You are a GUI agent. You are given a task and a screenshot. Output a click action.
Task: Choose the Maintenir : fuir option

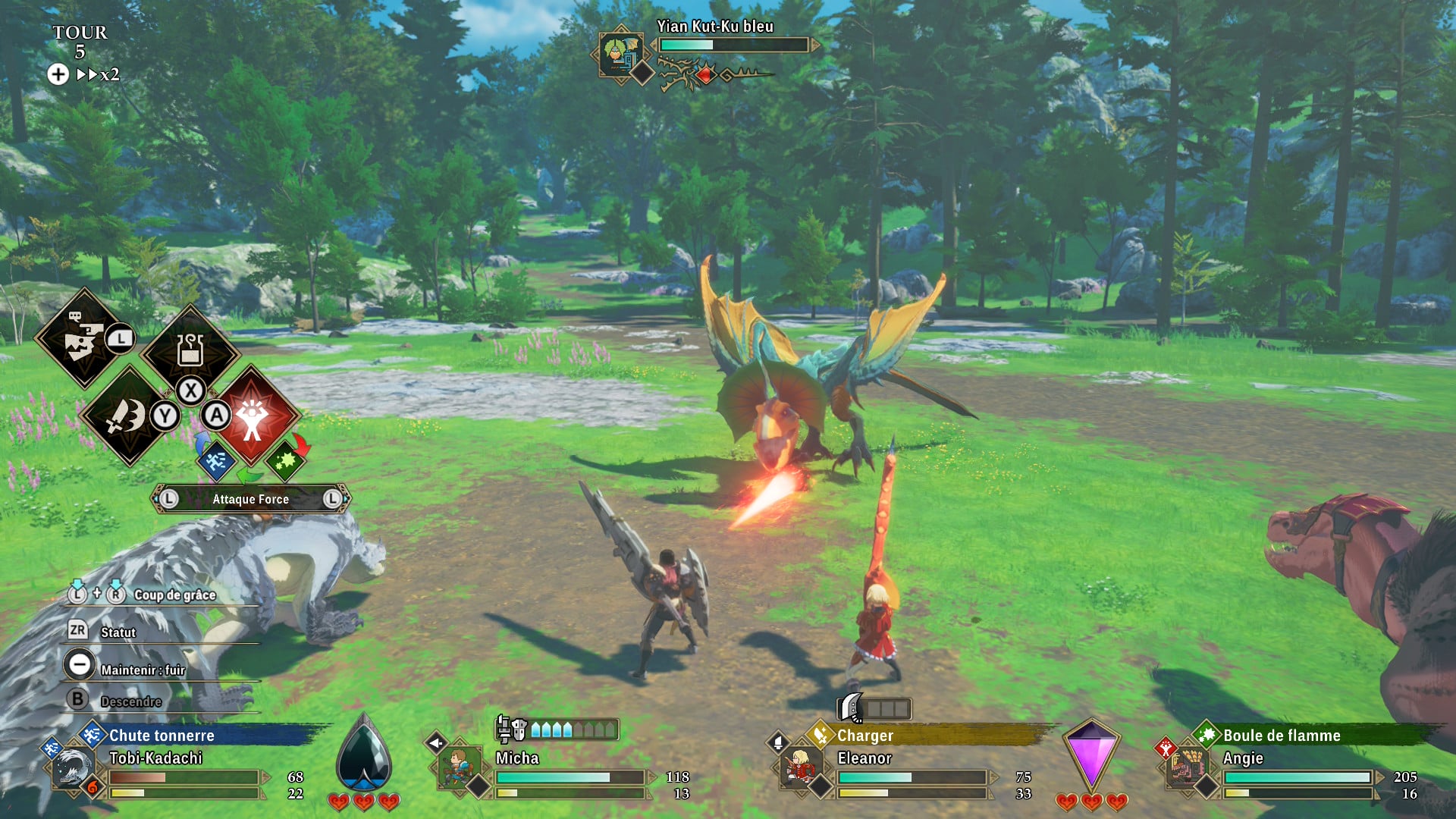click(143, 670)
